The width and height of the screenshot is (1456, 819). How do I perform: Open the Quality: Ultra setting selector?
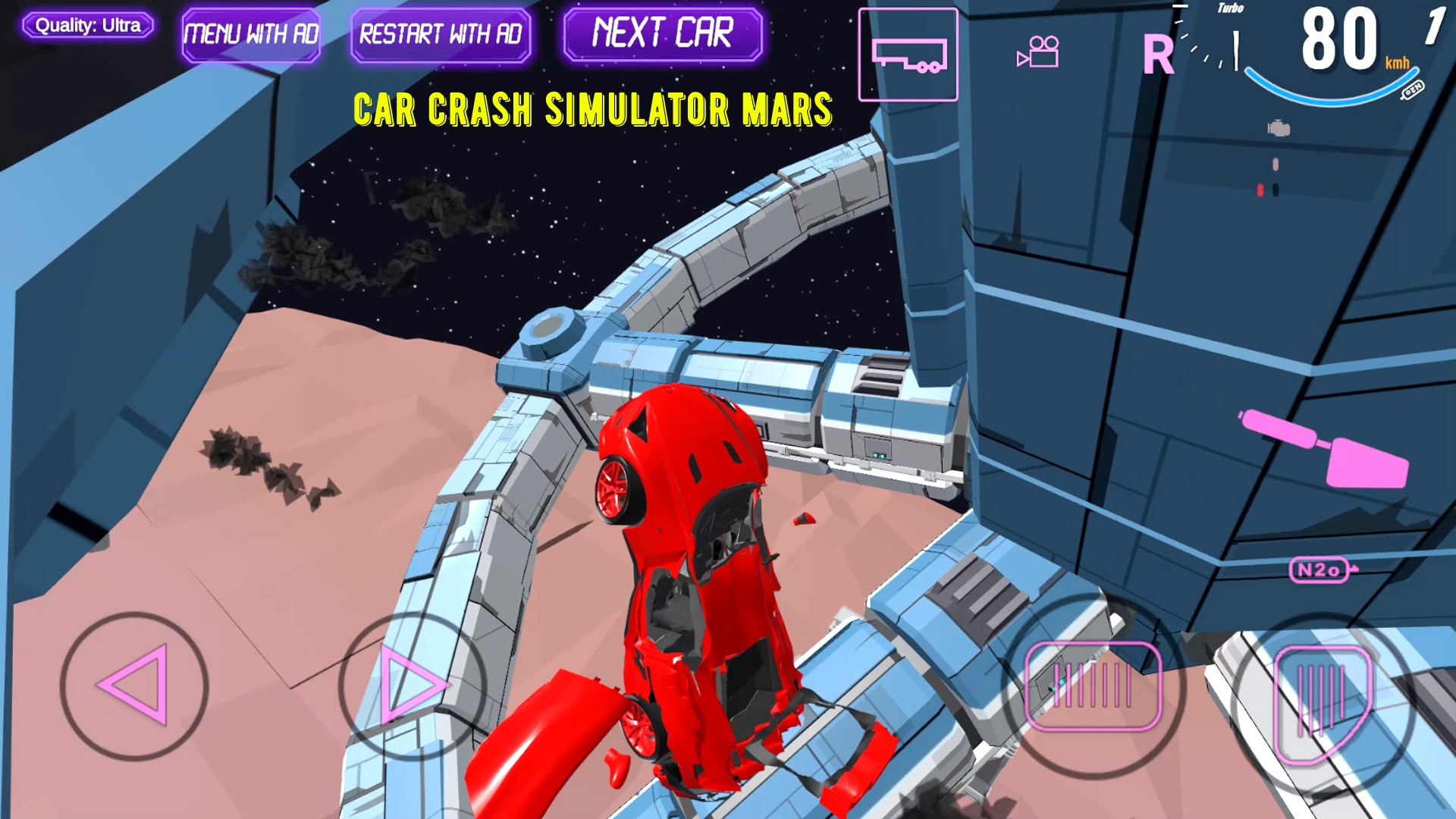coord(89,25)
